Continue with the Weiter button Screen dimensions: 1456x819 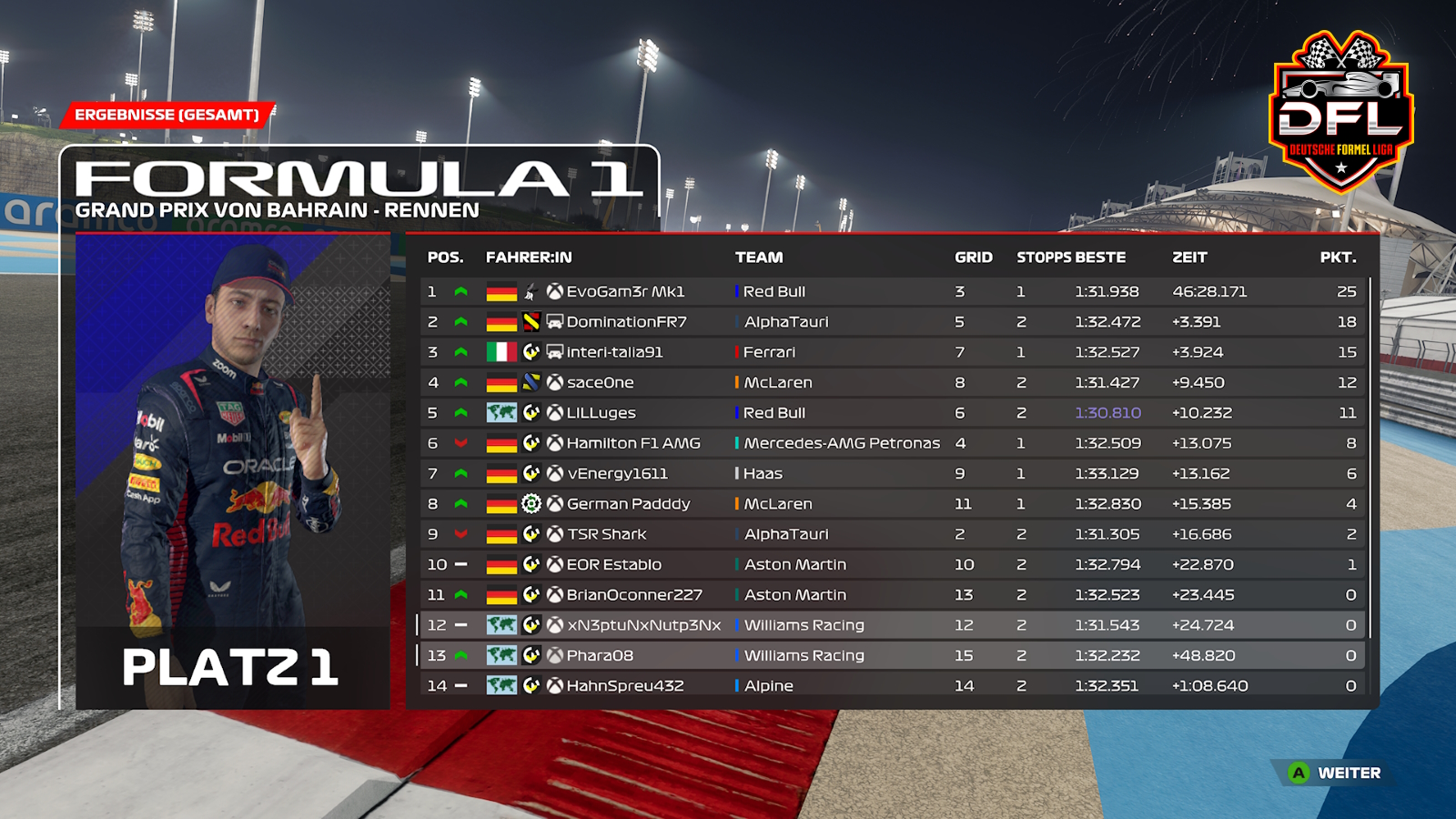click(1335, 773)
